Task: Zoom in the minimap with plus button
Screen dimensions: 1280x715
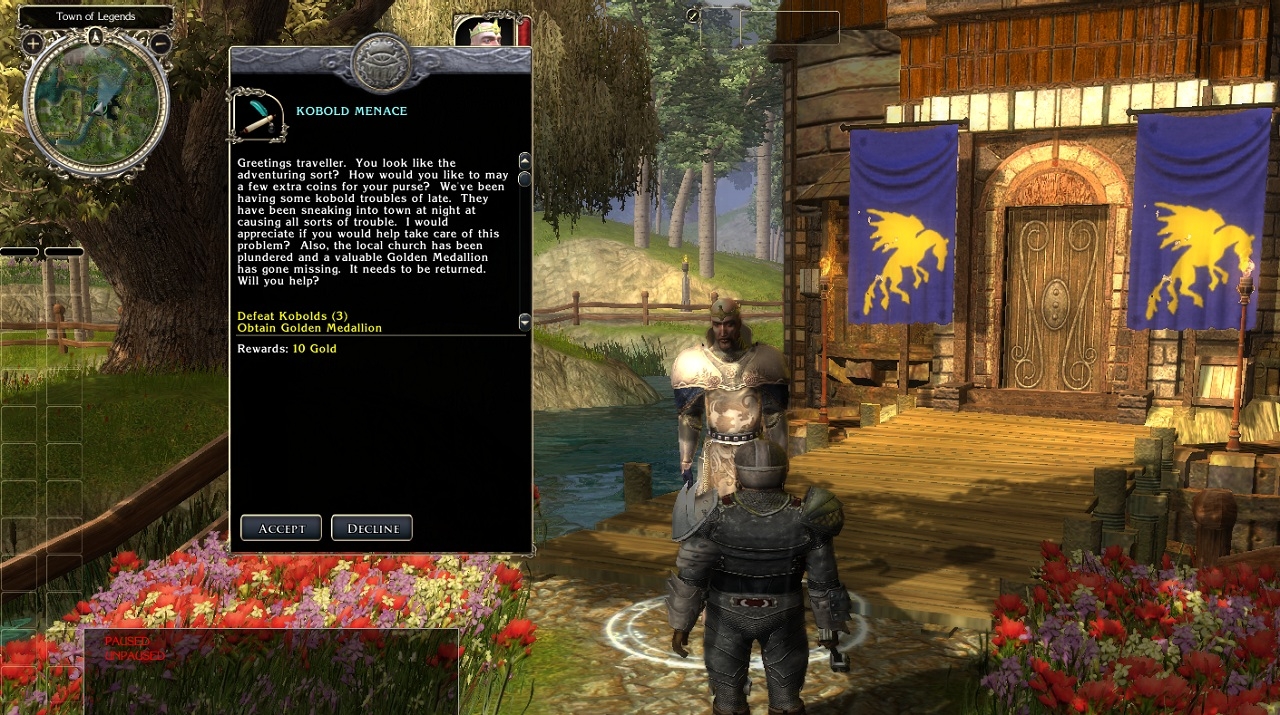Action: tap(32, 43)
